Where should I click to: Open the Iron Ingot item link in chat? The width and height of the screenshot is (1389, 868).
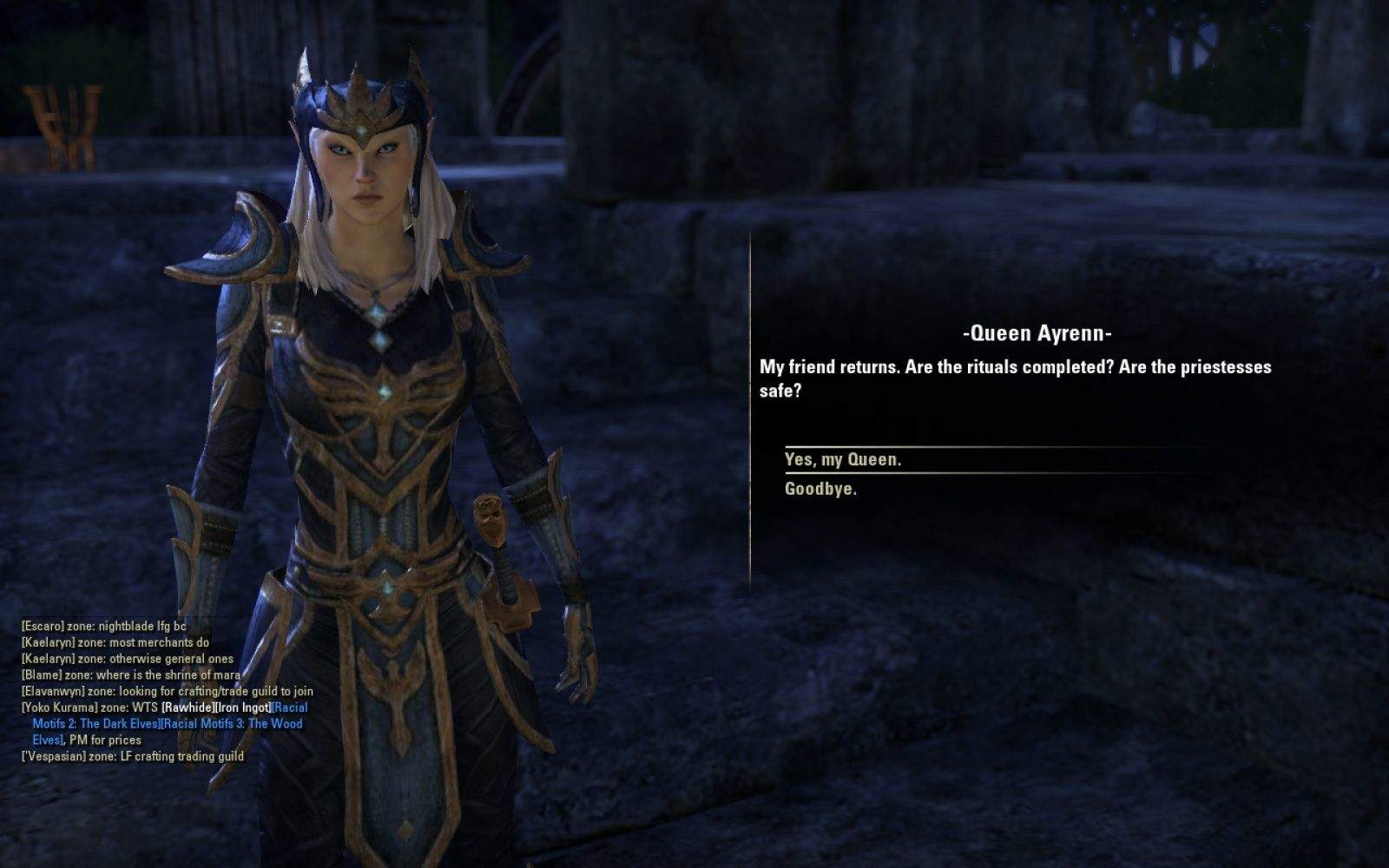point(242,707)
